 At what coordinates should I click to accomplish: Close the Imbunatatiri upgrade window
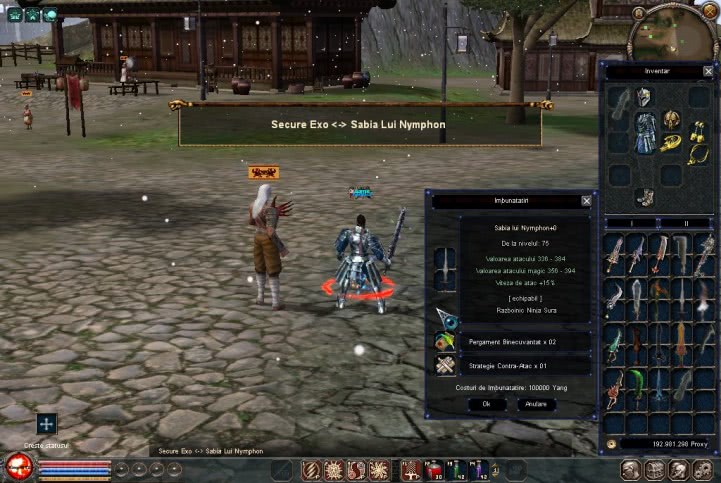(x=586, y=200)
